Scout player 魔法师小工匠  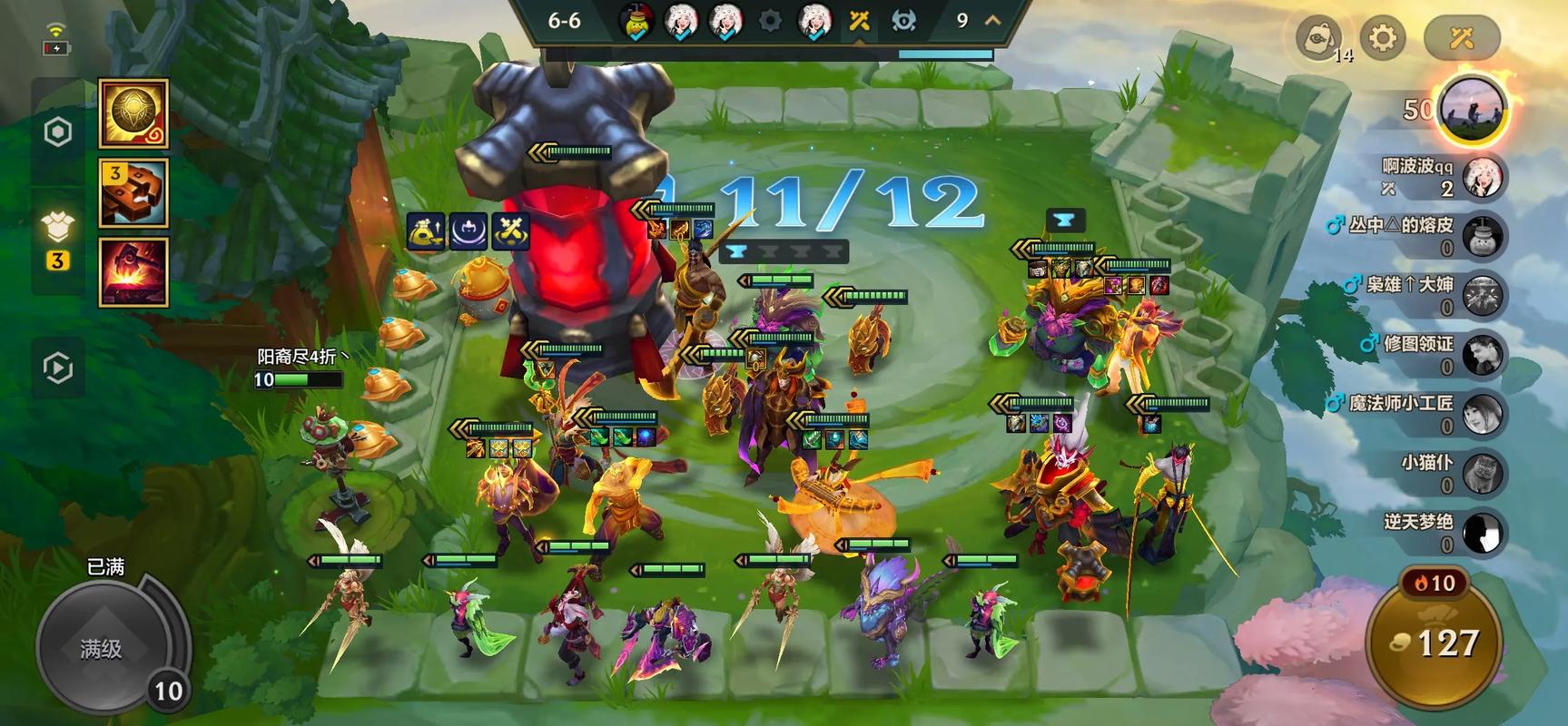pos(1484,415)
